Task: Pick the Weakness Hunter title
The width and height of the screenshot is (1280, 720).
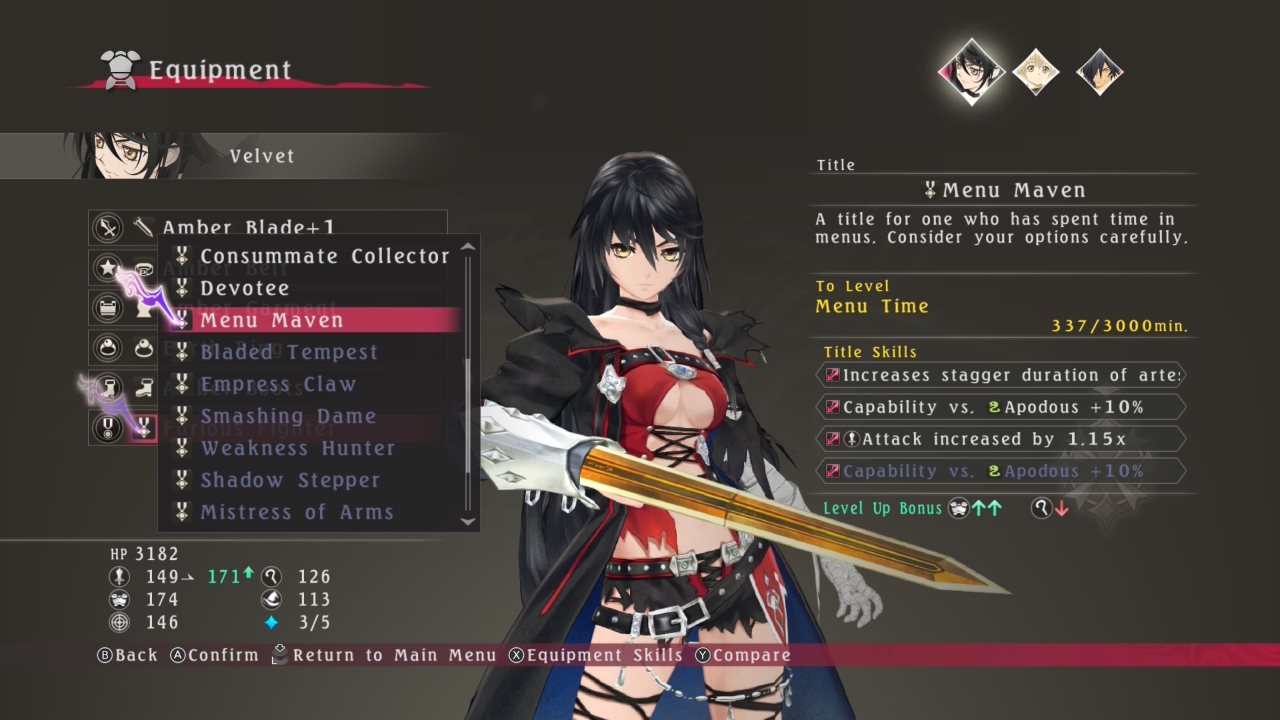Action: point(297,448)
